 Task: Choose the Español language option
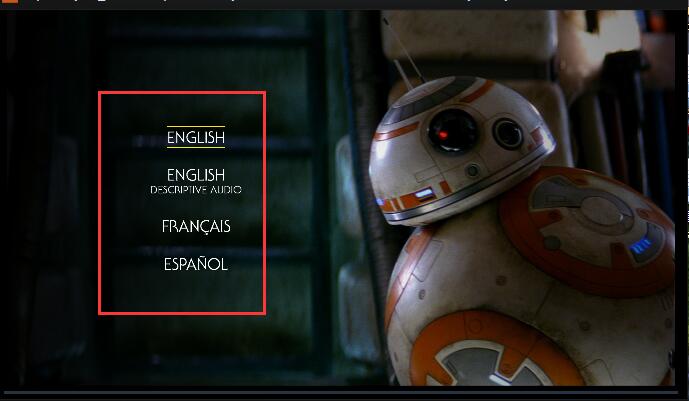196,265
